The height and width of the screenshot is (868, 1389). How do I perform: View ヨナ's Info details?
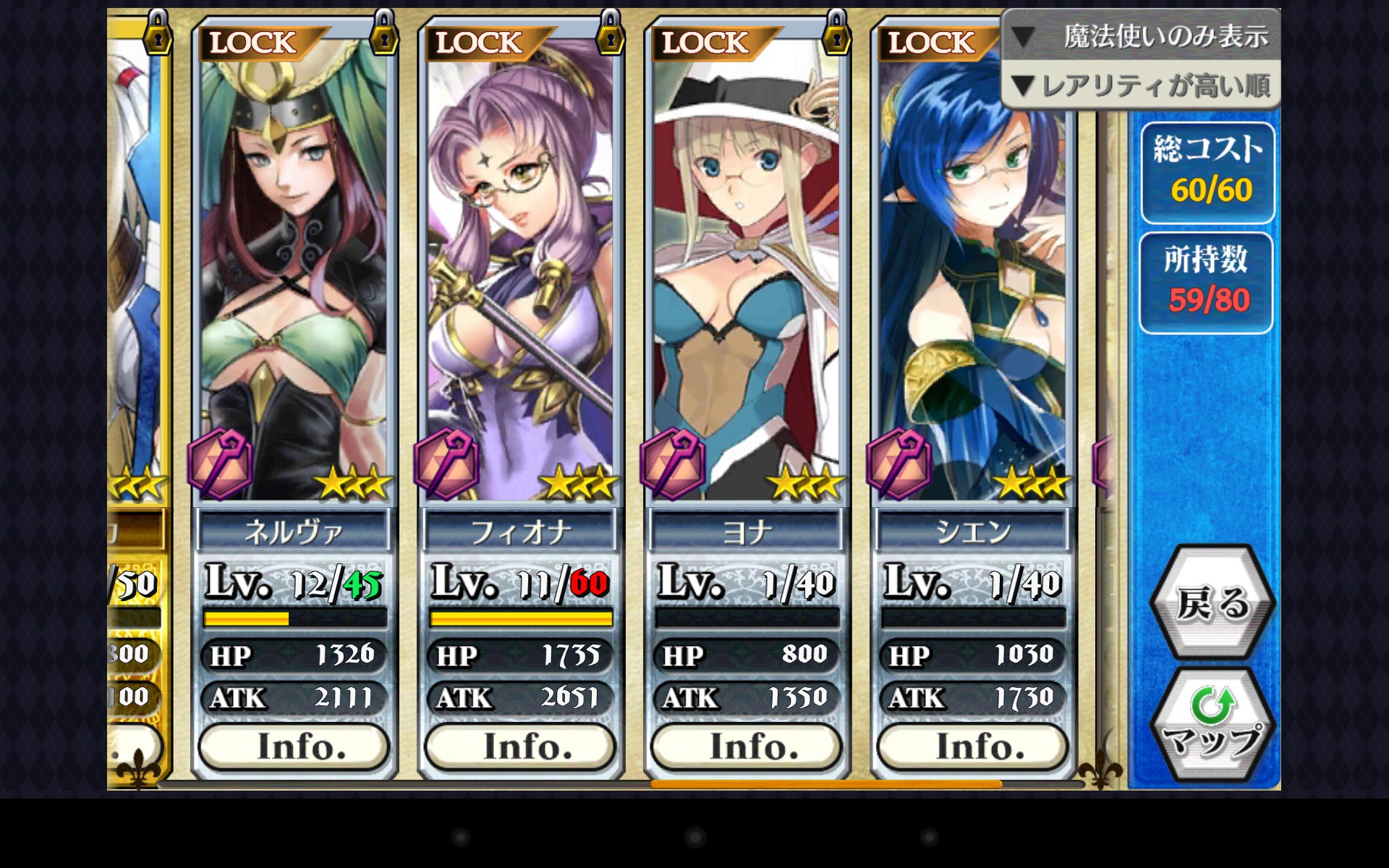pyautogui.click(x=747, y=746)
